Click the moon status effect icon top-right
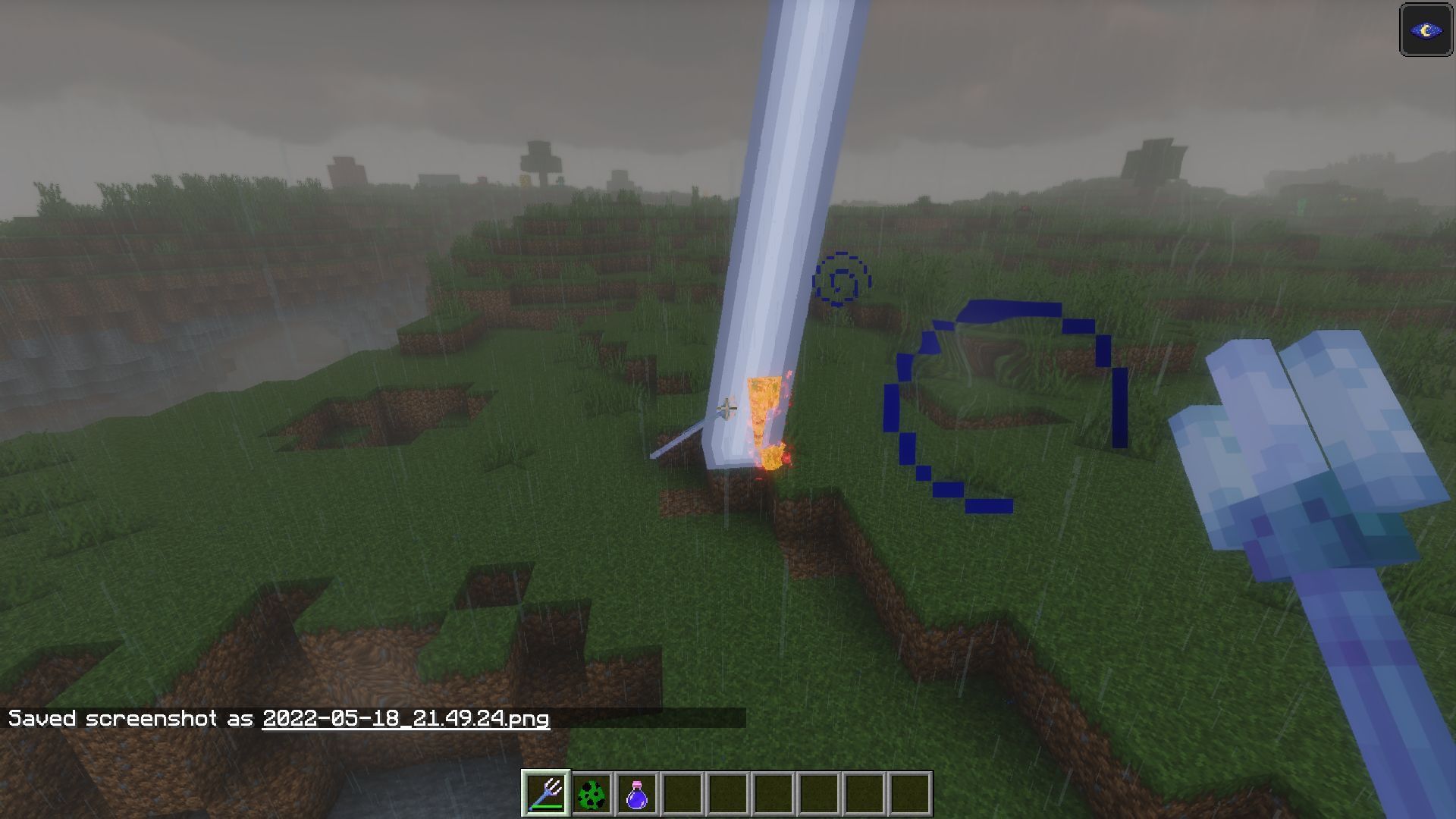The width and height of the screenshot is (1456, 819). [1425, 31]
